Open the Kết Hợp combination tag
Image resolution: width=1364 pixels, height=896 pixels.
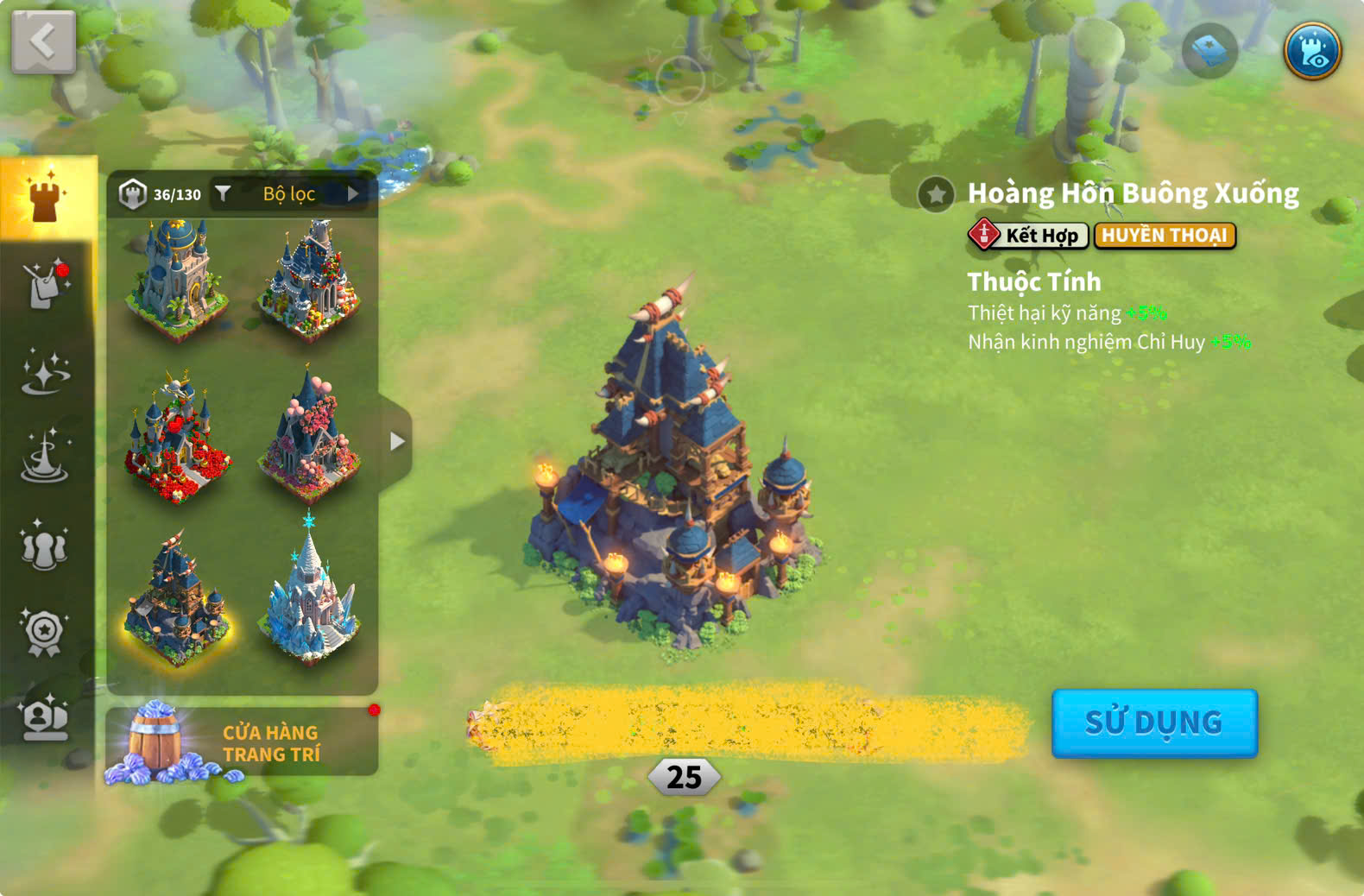click(x=1028, y=235)
